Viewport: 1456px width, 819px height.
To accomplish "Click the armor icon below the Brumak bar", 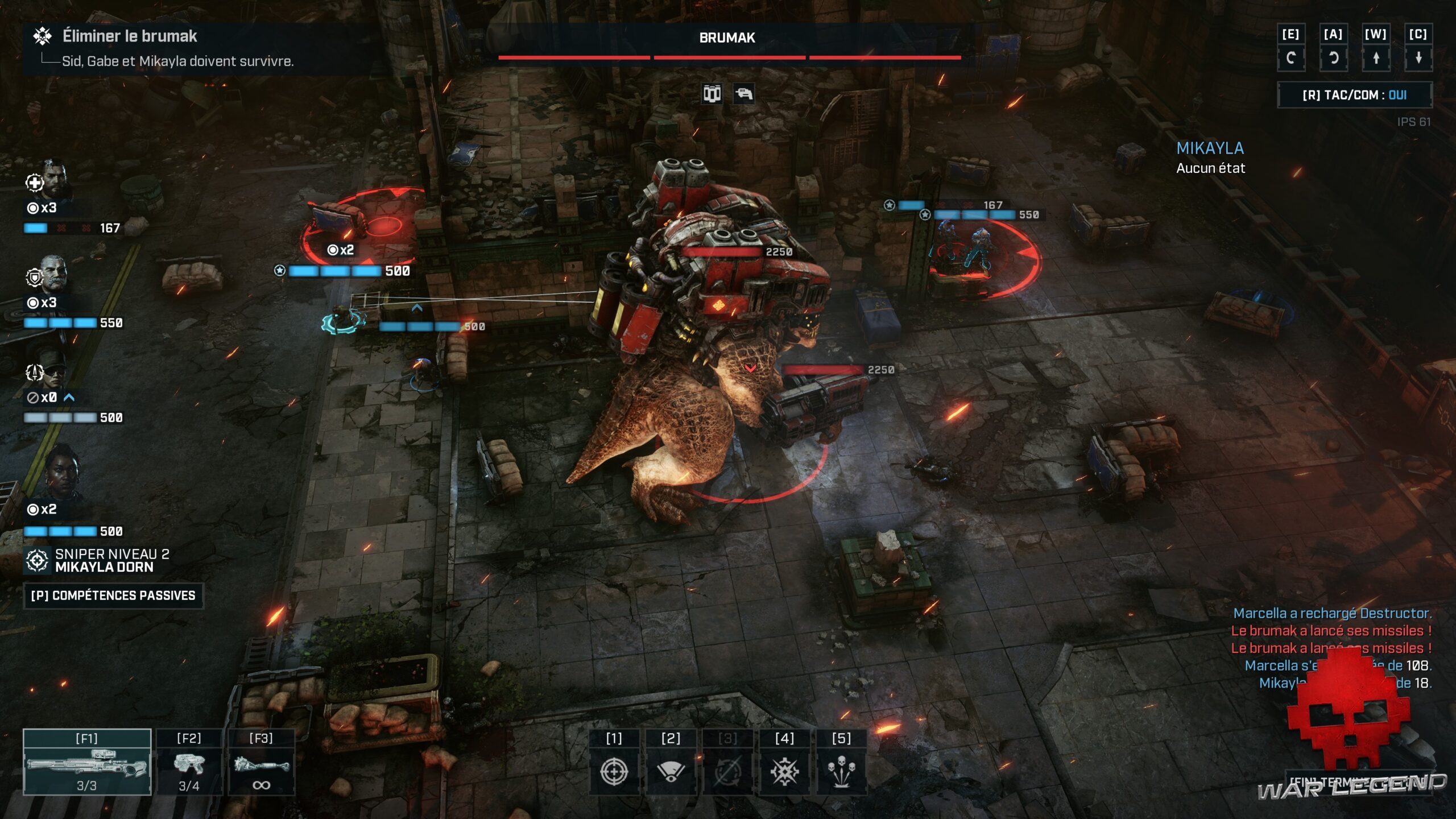I will tap(712, 93).
